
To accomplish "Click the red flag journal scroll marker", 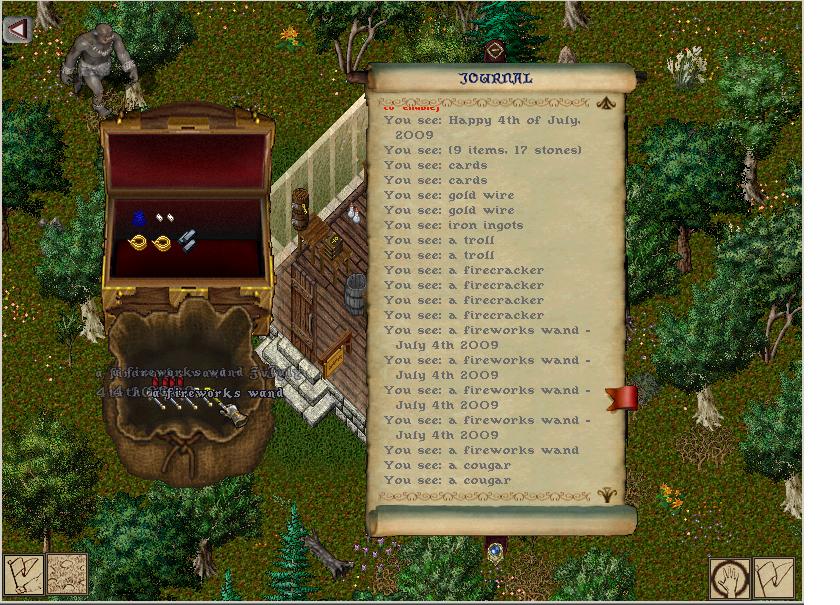I will (x=622, y=399).
